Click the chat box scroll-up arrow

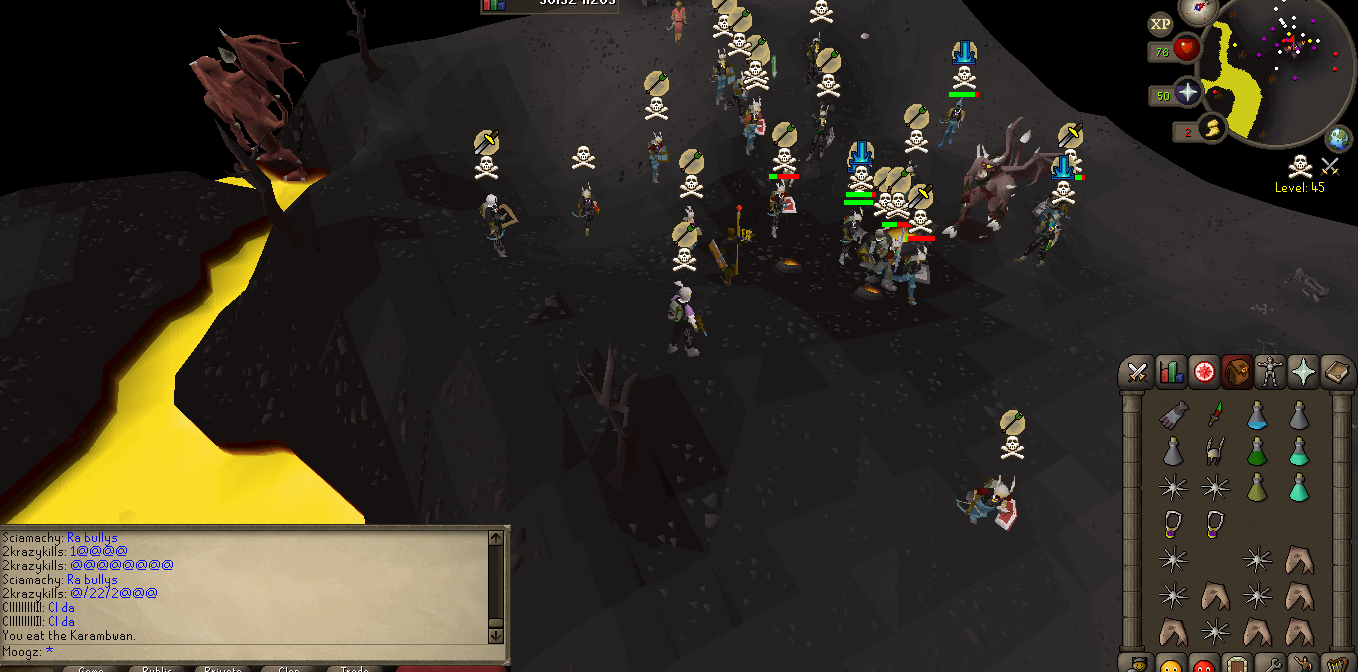coord(496,538)
